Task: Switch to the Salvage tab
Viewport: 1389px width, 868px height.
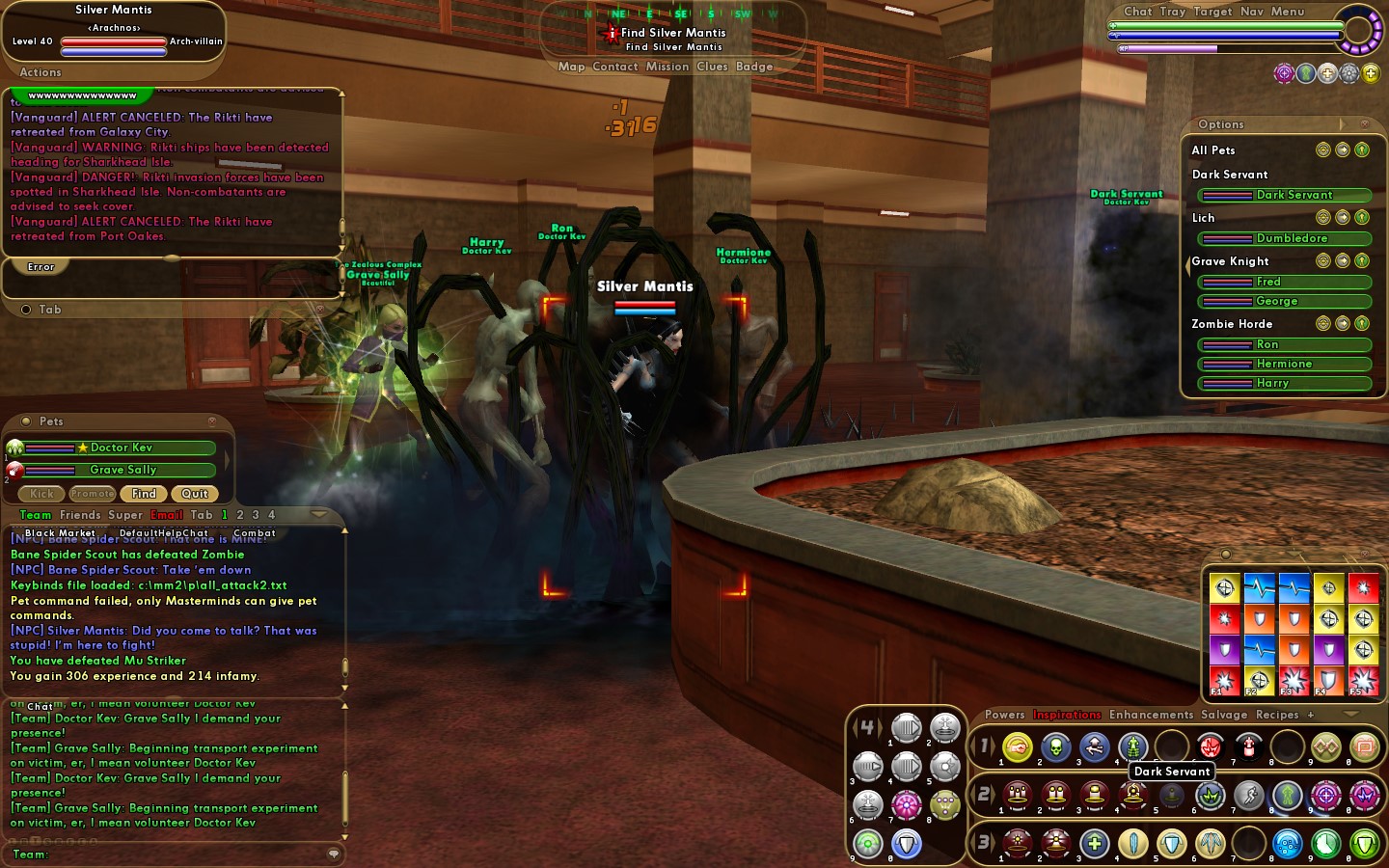Action: pos(1224,715)
